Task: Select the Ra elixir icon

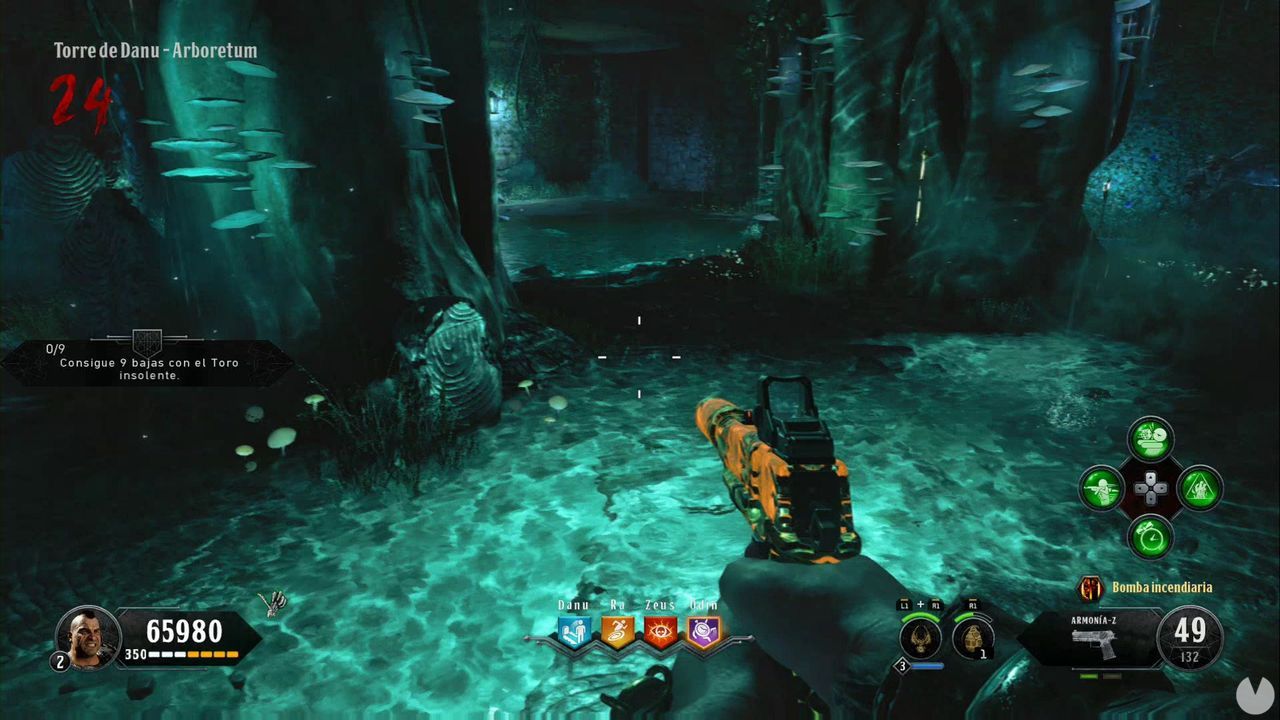Action: [x=617, y=630]
